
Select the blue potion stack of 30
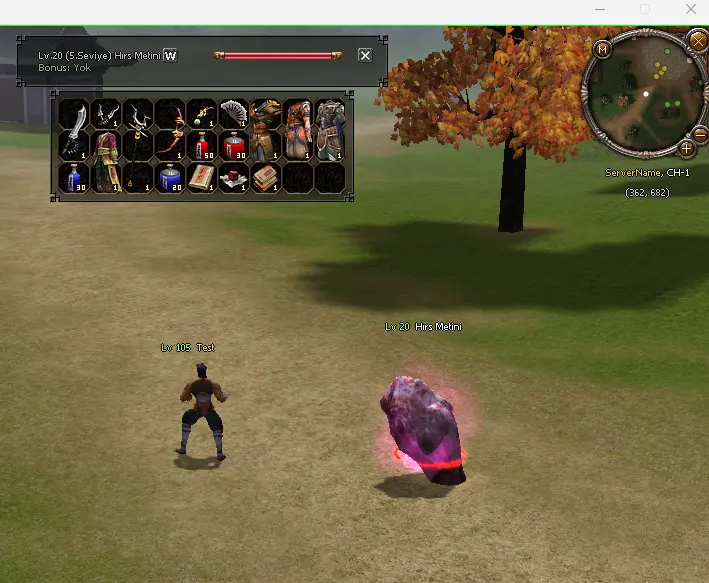click(x=74, y=177)
